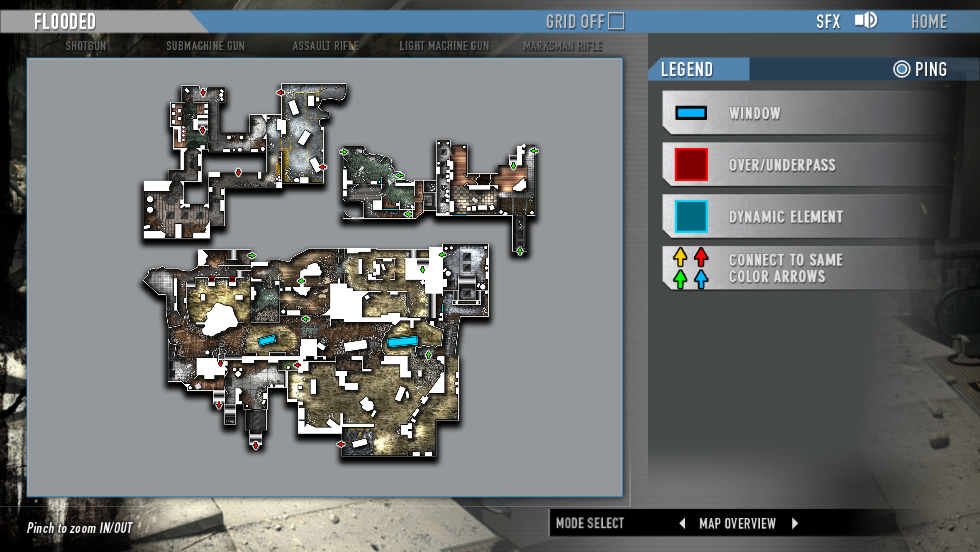Activate the PING button
This screenshot has height=552, width=980.
coord(920,69)
